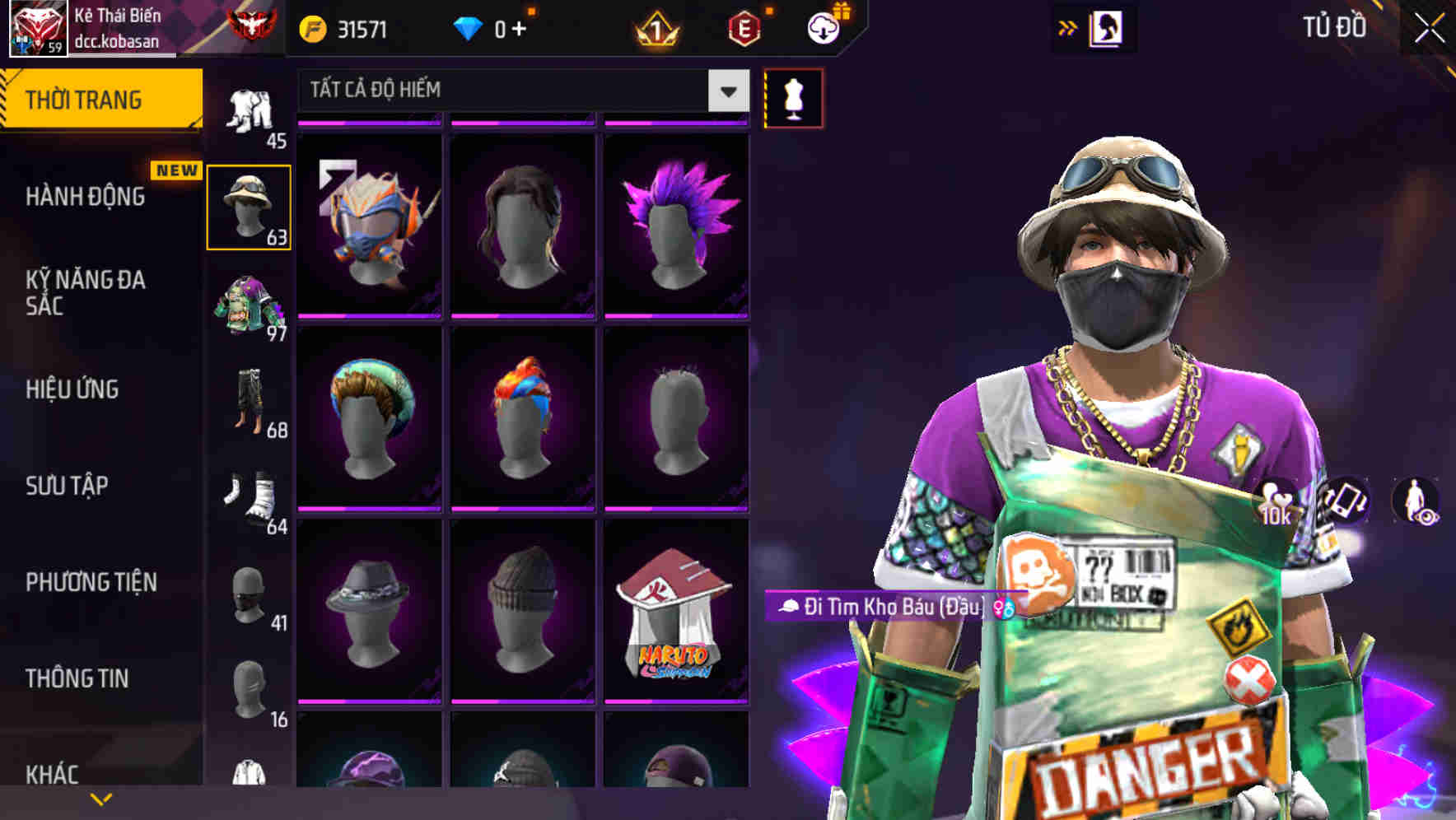1456x820 pixels.
Task: Open the cloud gift download icon in top bar
Action: tap(826, 27)
